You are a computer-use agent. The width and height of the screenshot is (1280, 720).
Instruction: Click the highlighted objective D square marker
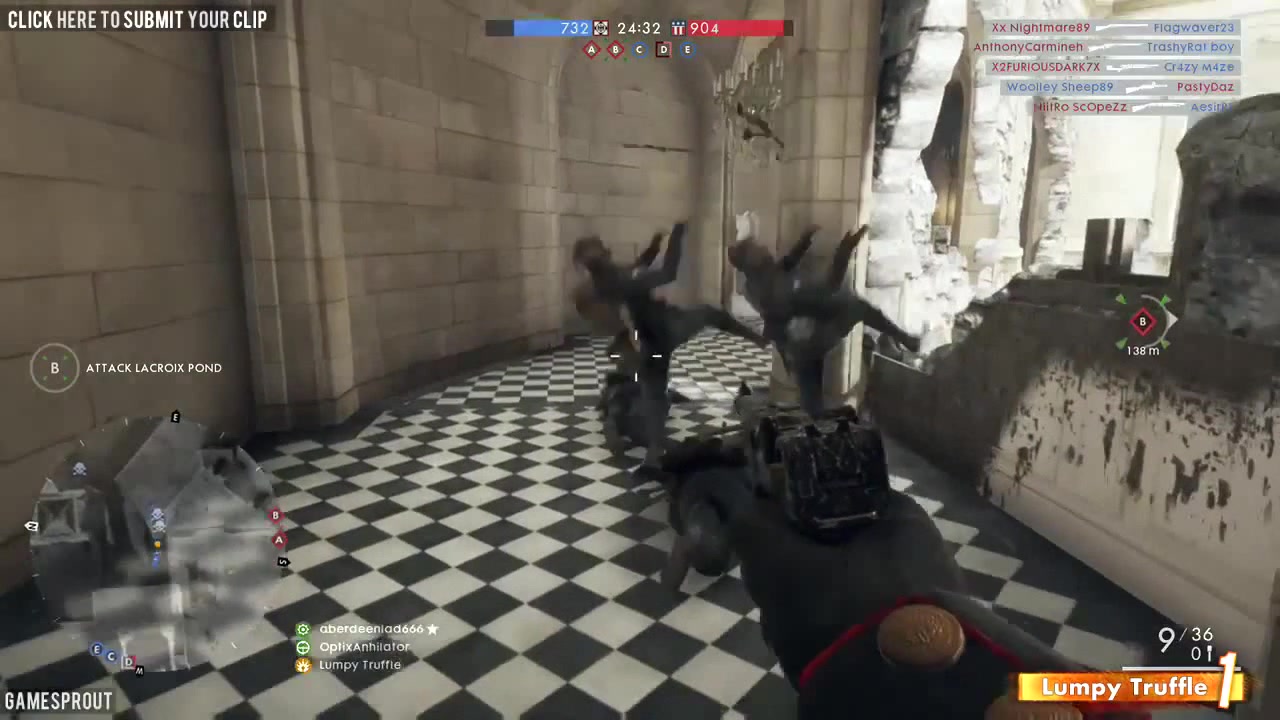663,49
